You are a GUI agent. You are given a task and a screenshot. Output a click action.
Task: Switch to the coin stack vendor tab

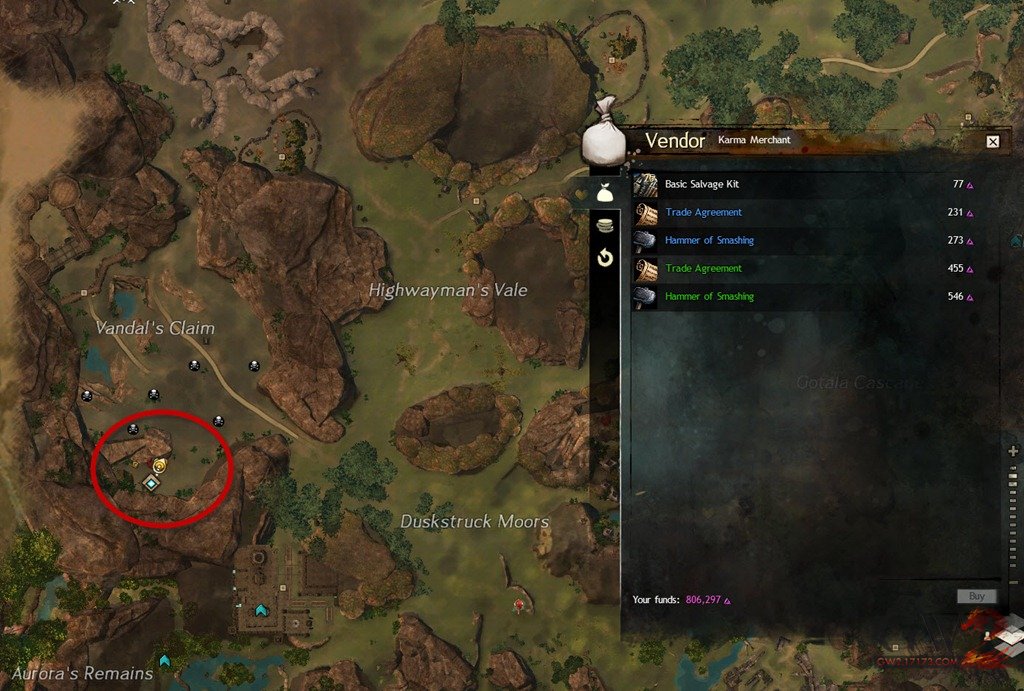click(x=604, y=227)
